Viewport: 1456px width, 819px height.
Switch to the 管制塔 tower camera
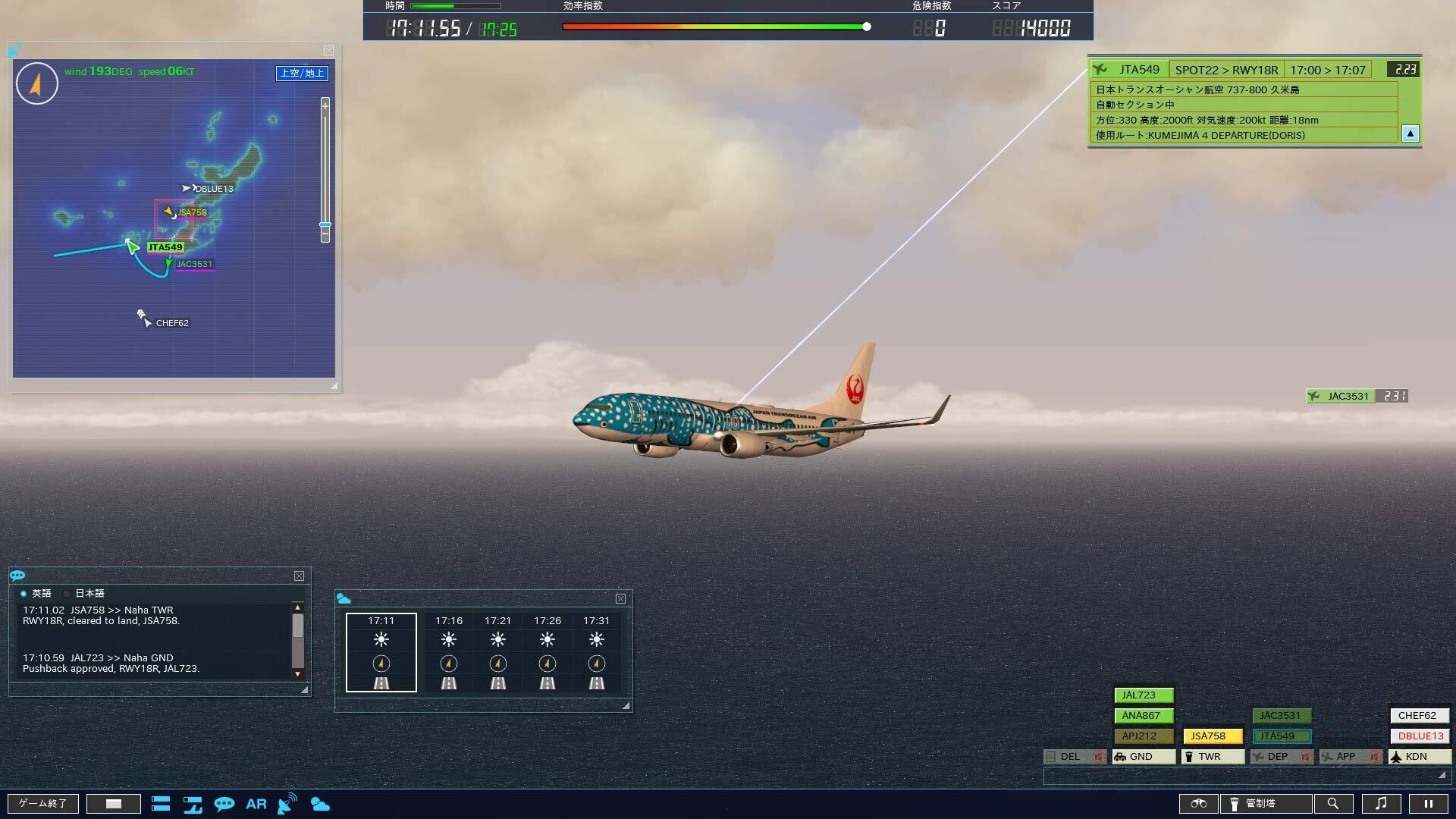[1266, 804]
